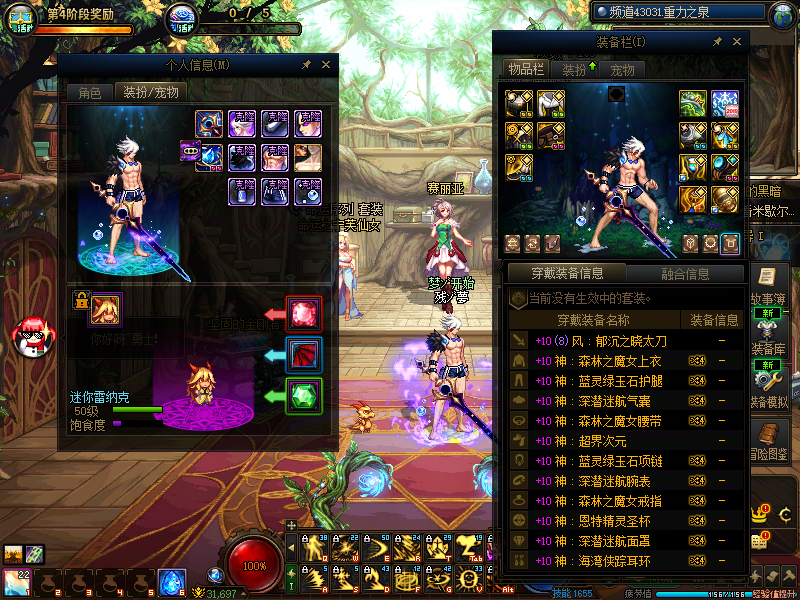Image resolution: width=800 pixels, height=600 pixels.
Task: Select the 物品栏 tab
Action: click(x=526, y=69)
